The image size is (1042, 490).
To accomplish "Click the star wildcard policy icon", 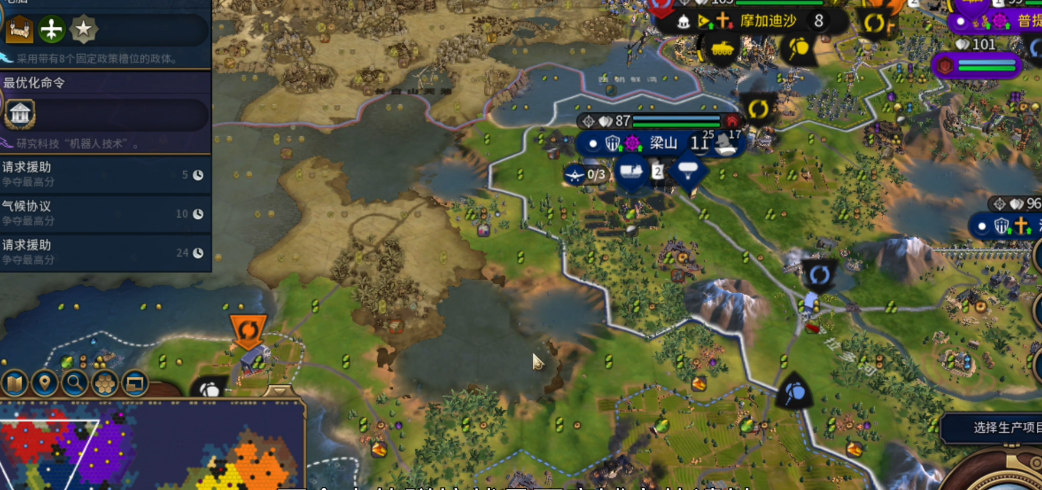I will [84, 30].
